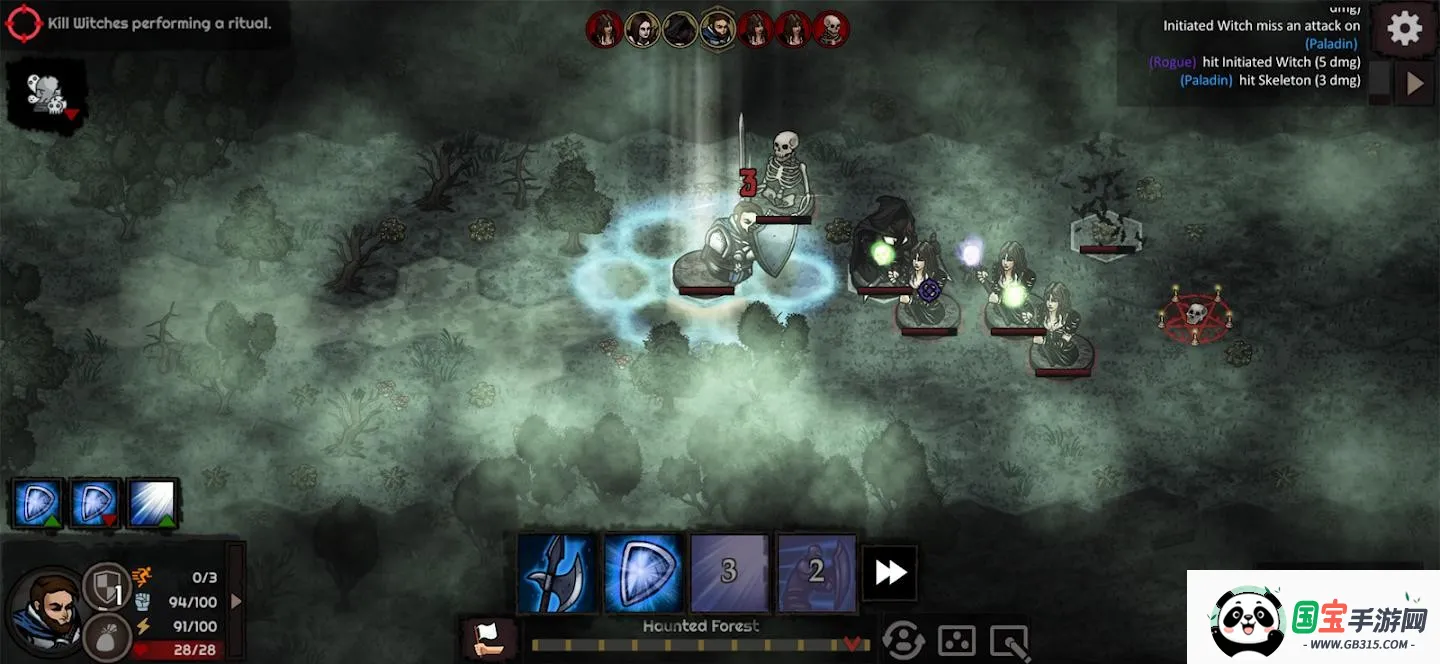Inspect the light rays buff icon
Screen dimensions: 1440x664
click(153, 503)
